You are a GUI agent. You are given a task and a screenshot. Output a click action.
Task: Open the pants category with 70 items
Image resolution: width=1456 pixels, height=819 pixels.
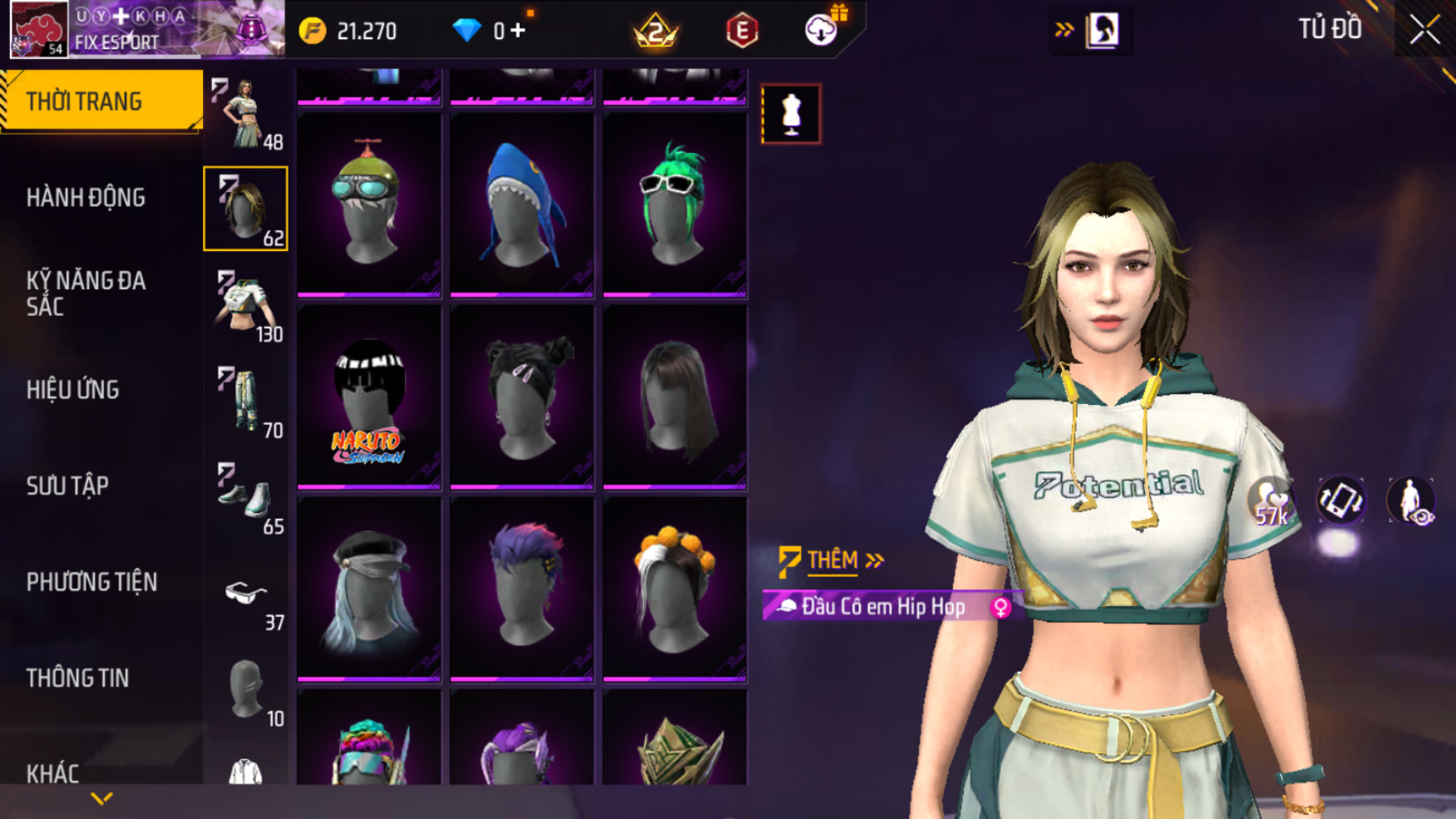(246, 402)
